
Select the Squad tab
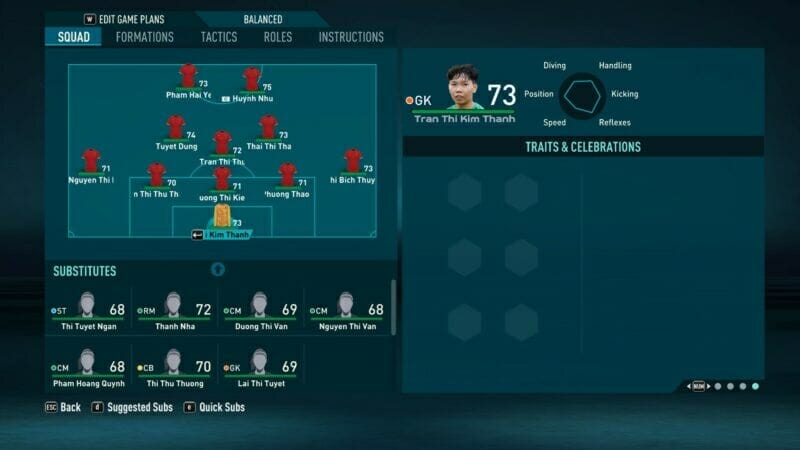click(x=73, y=37)
